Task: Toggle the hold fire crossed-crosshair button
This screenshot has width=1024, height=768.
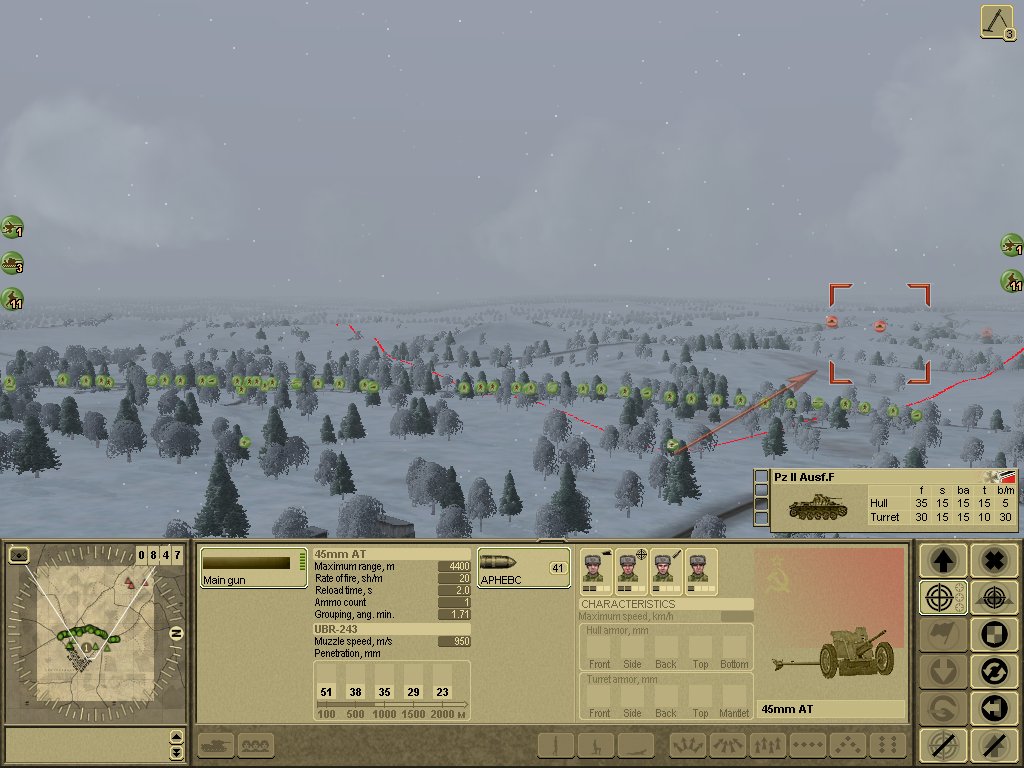Action: pos(942,745)
